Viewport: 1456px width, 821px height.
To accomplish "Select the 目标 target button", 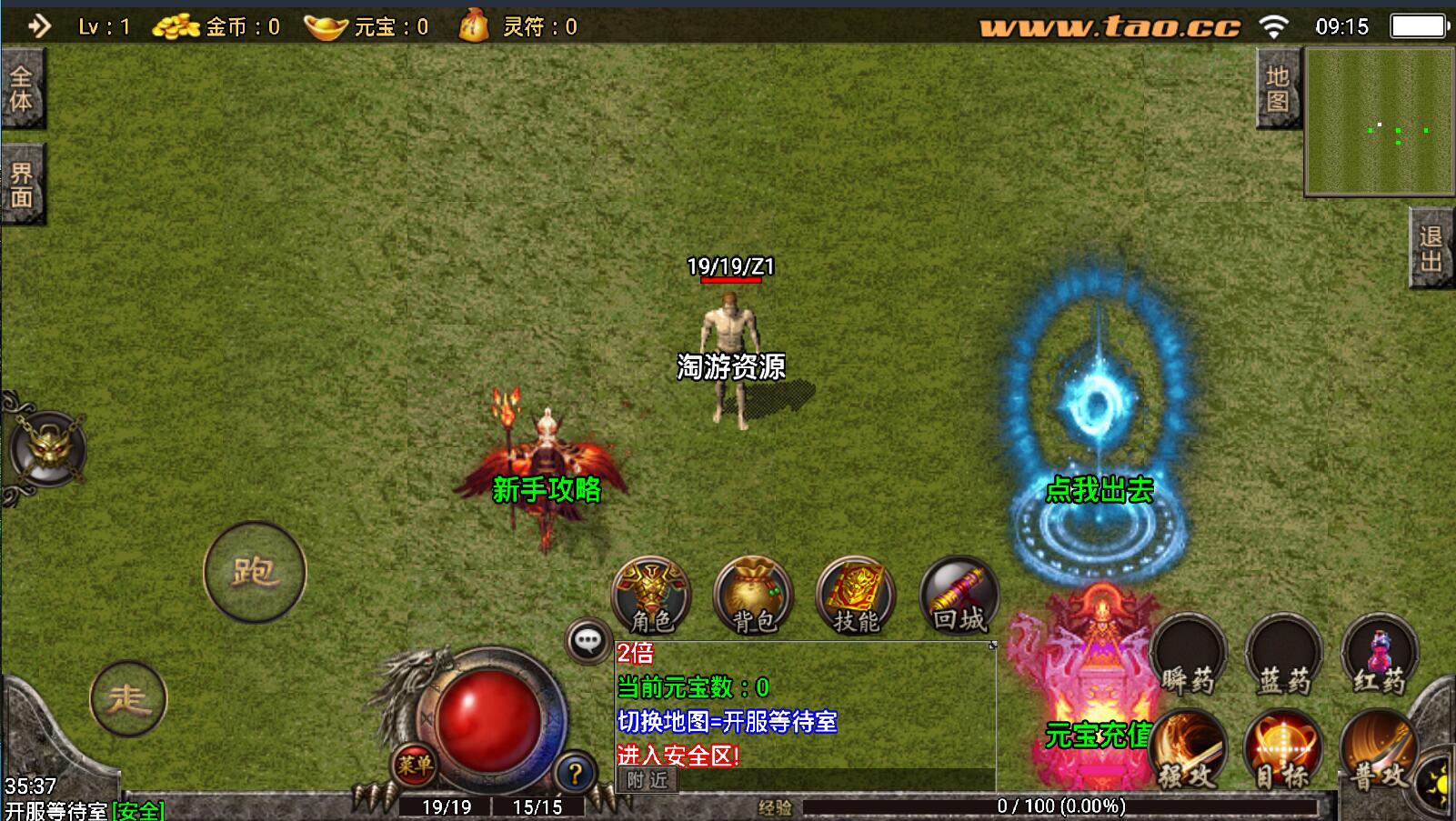I will 1283,750.
